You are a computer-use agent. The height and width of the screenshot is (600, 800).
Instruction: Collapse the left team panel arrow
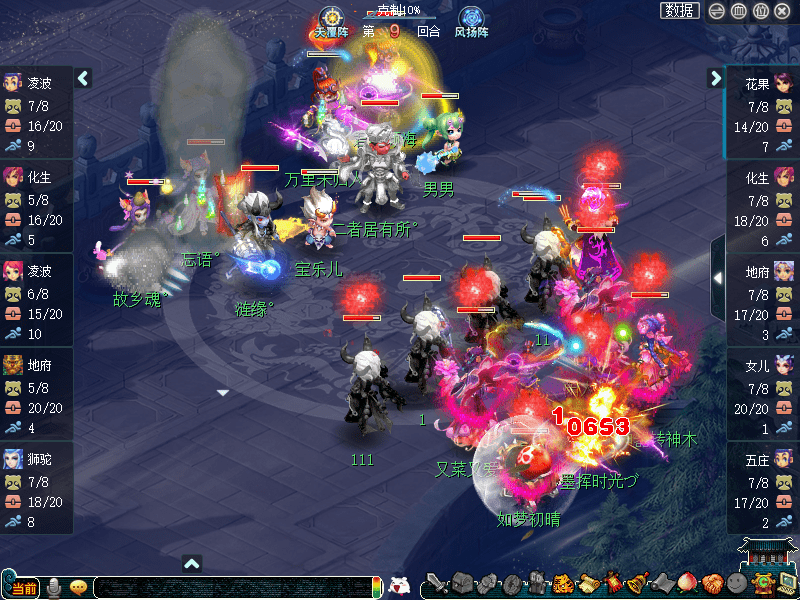pos(83,78)
